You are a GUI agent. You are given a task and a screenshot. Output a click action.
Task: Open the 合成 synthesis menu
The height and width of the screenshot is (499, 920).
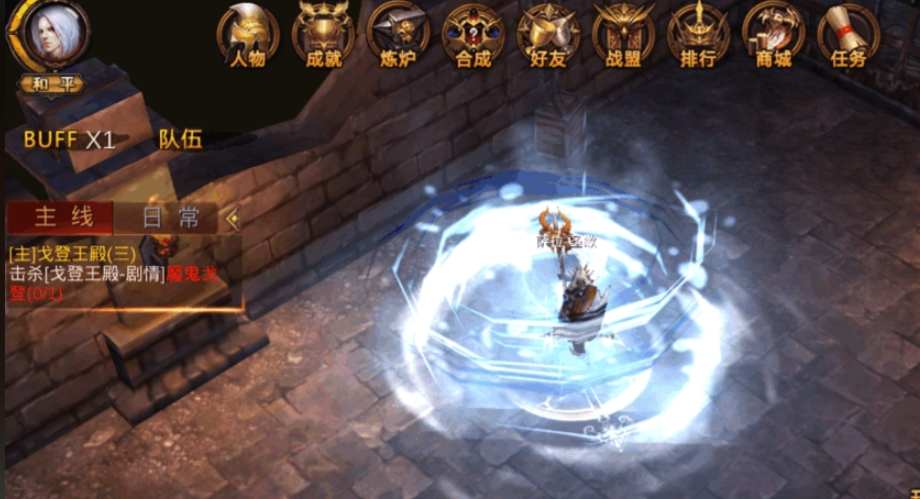coord(472,36)
